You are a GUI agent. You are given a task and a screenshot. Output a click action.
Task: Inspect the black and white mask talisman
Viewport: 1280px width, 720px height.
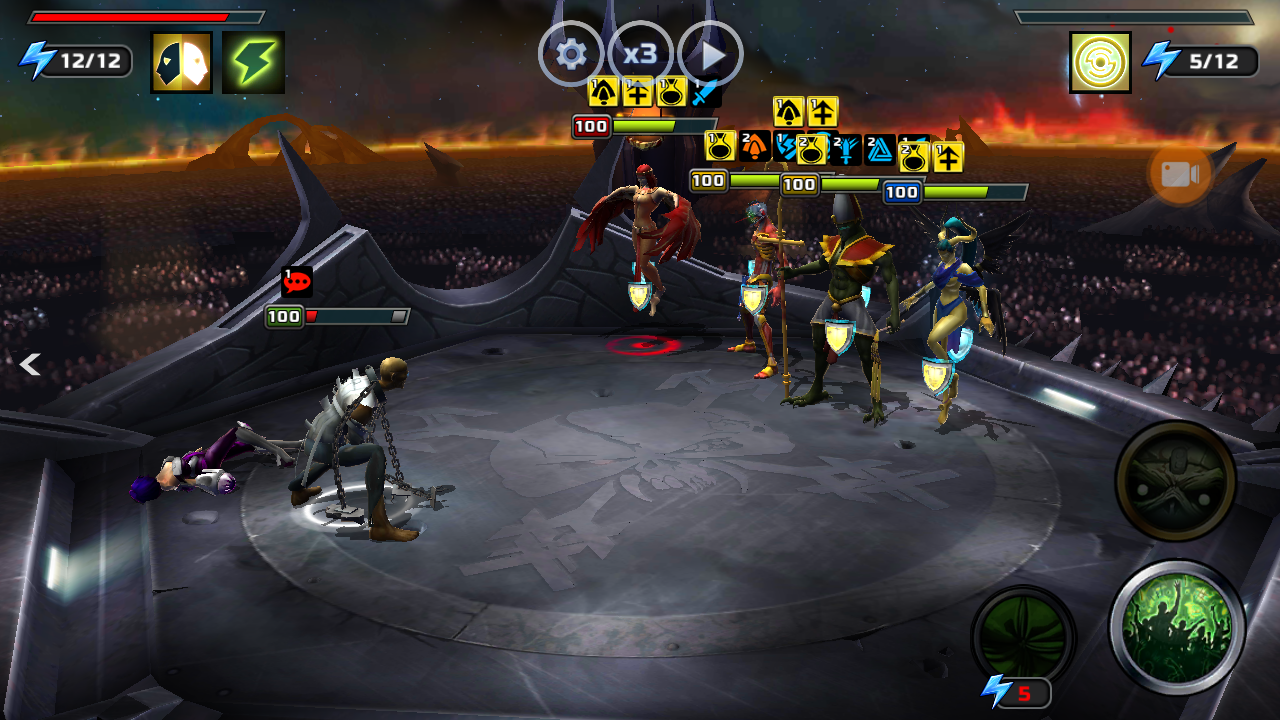click(181, 62)
